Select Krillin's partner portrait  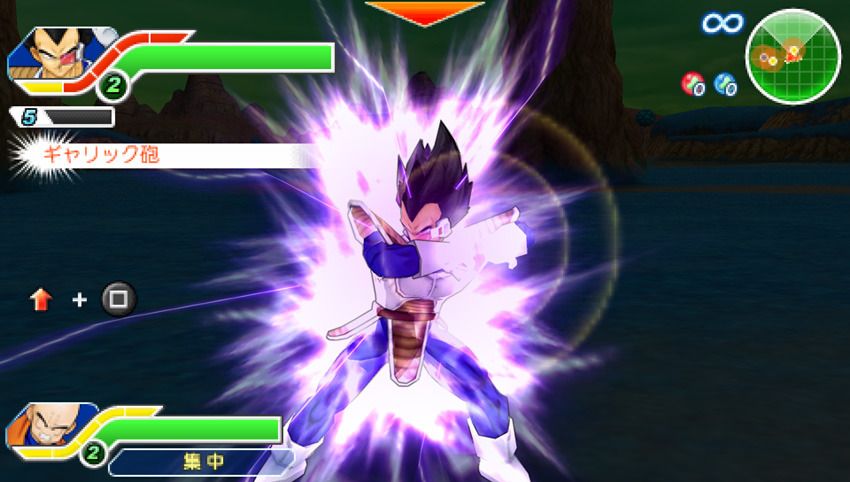point(43,427)
